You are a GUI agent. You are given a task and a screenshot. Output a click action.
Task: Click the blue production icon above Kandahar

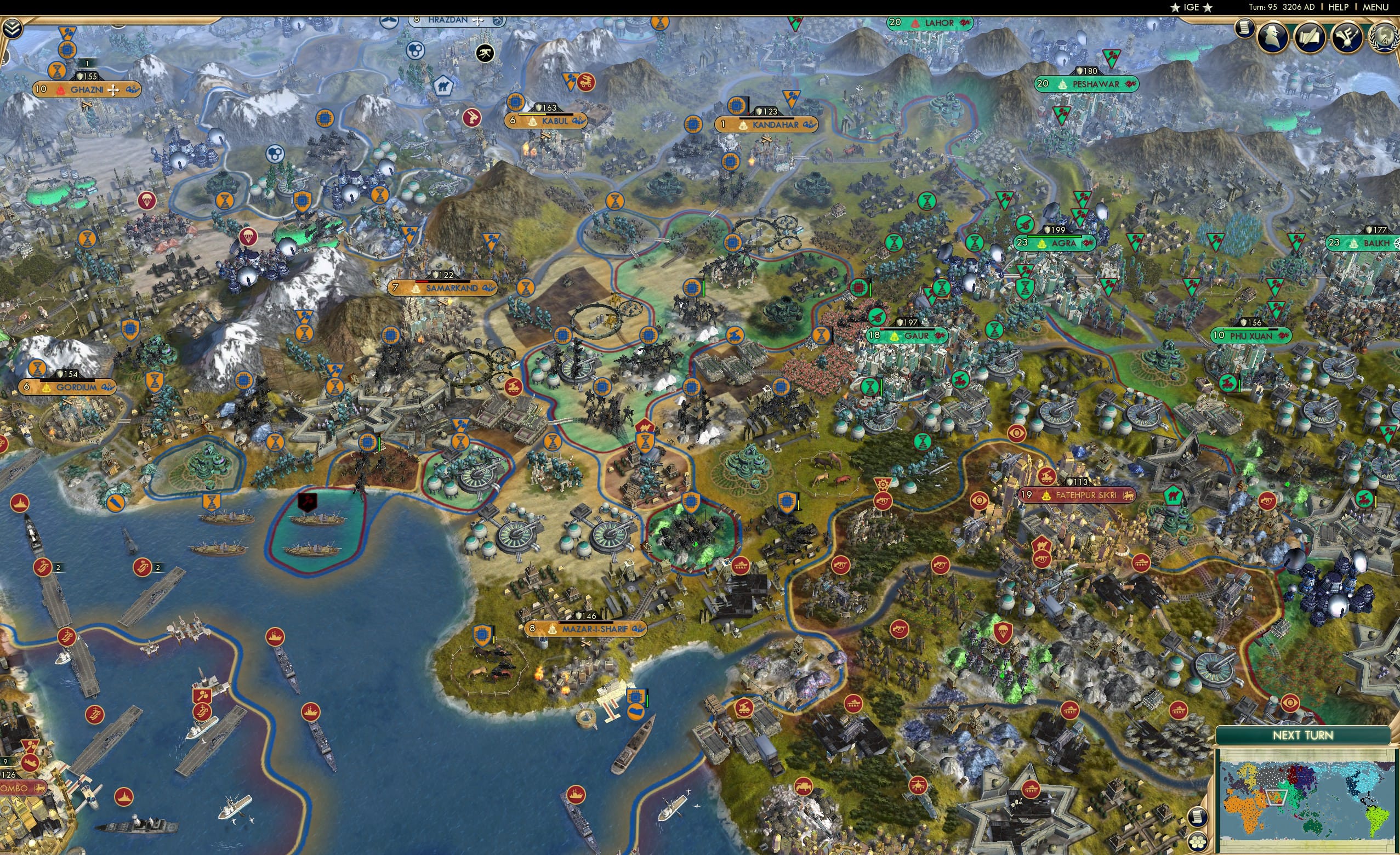click(x=735, y=106)
